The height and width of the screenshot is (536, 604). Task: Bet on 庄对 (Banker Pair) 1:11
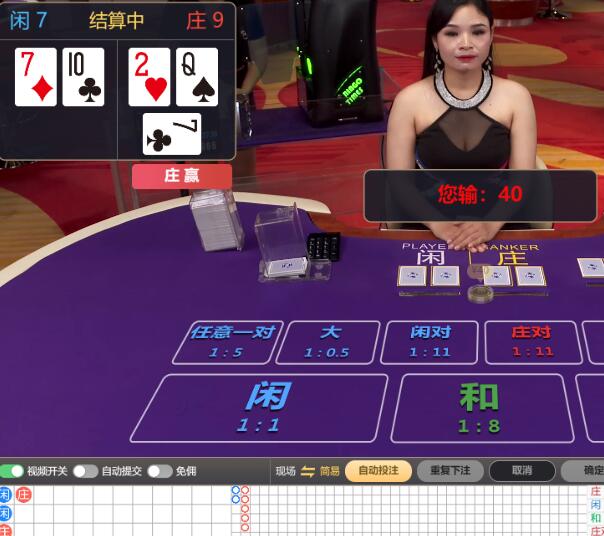tap(532, 342)
